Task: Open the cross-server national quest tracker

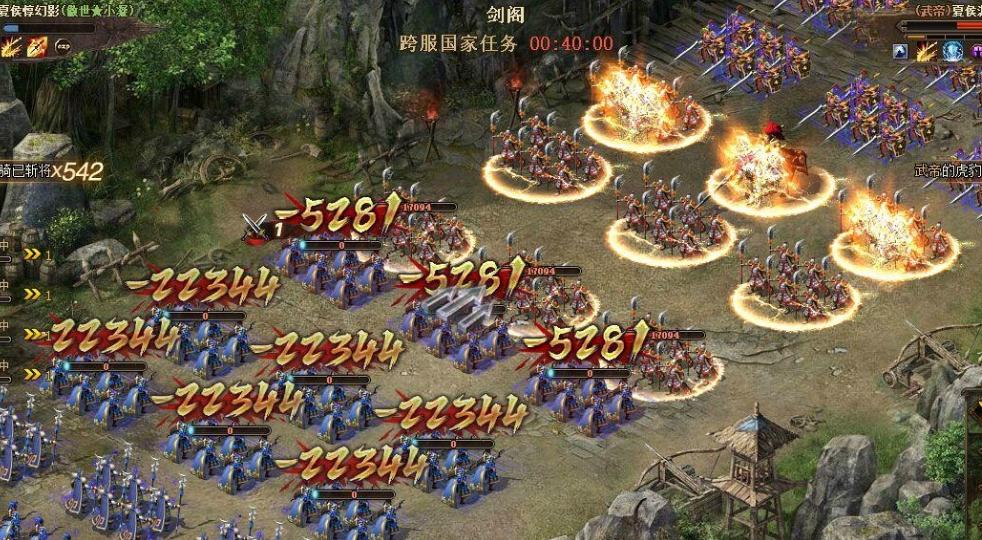Action: coord(459,44)
